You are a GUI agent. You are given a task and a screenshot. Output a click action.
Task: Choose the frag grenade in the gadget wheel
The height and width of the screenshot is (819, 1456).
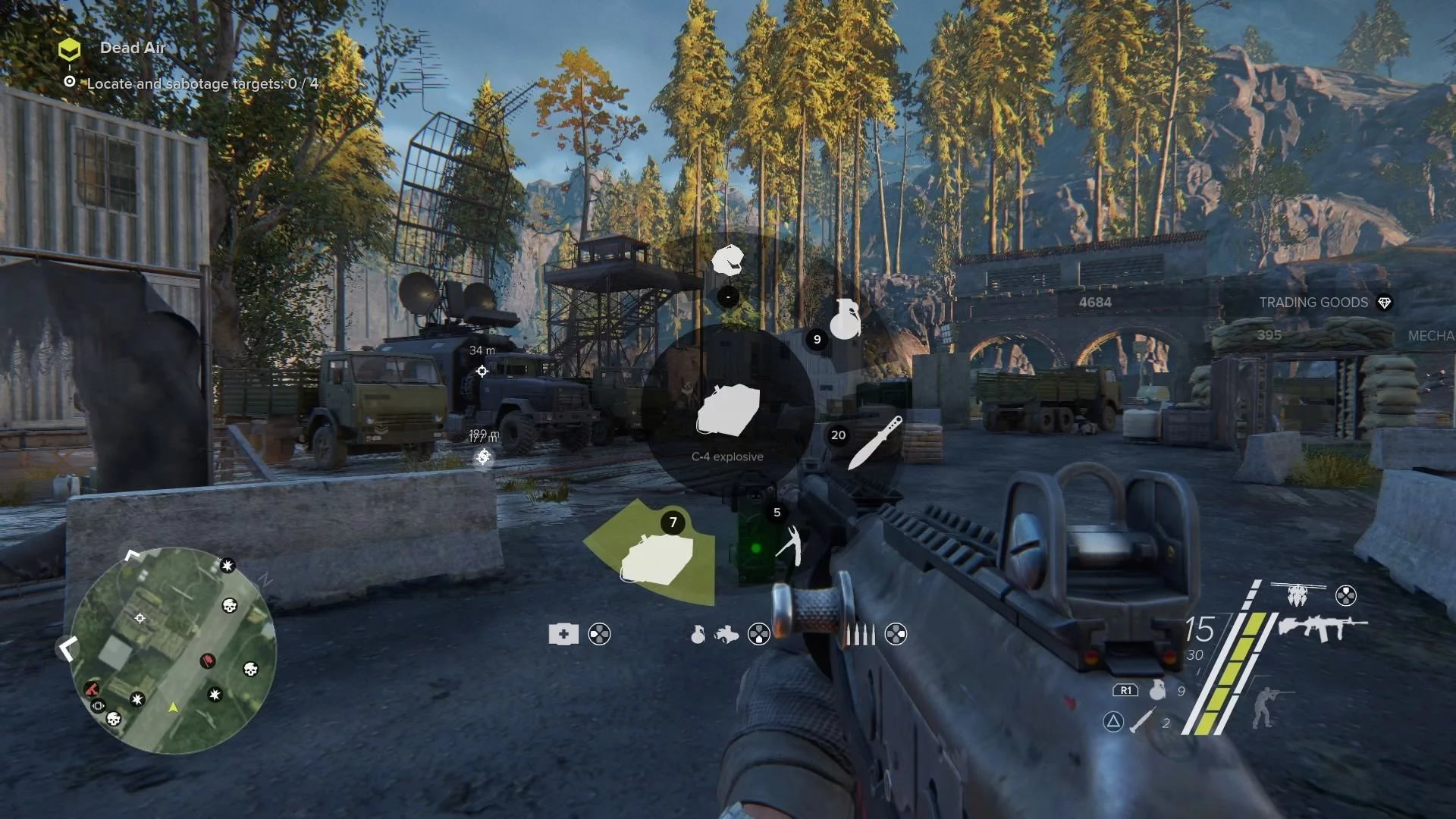point(845,319)
